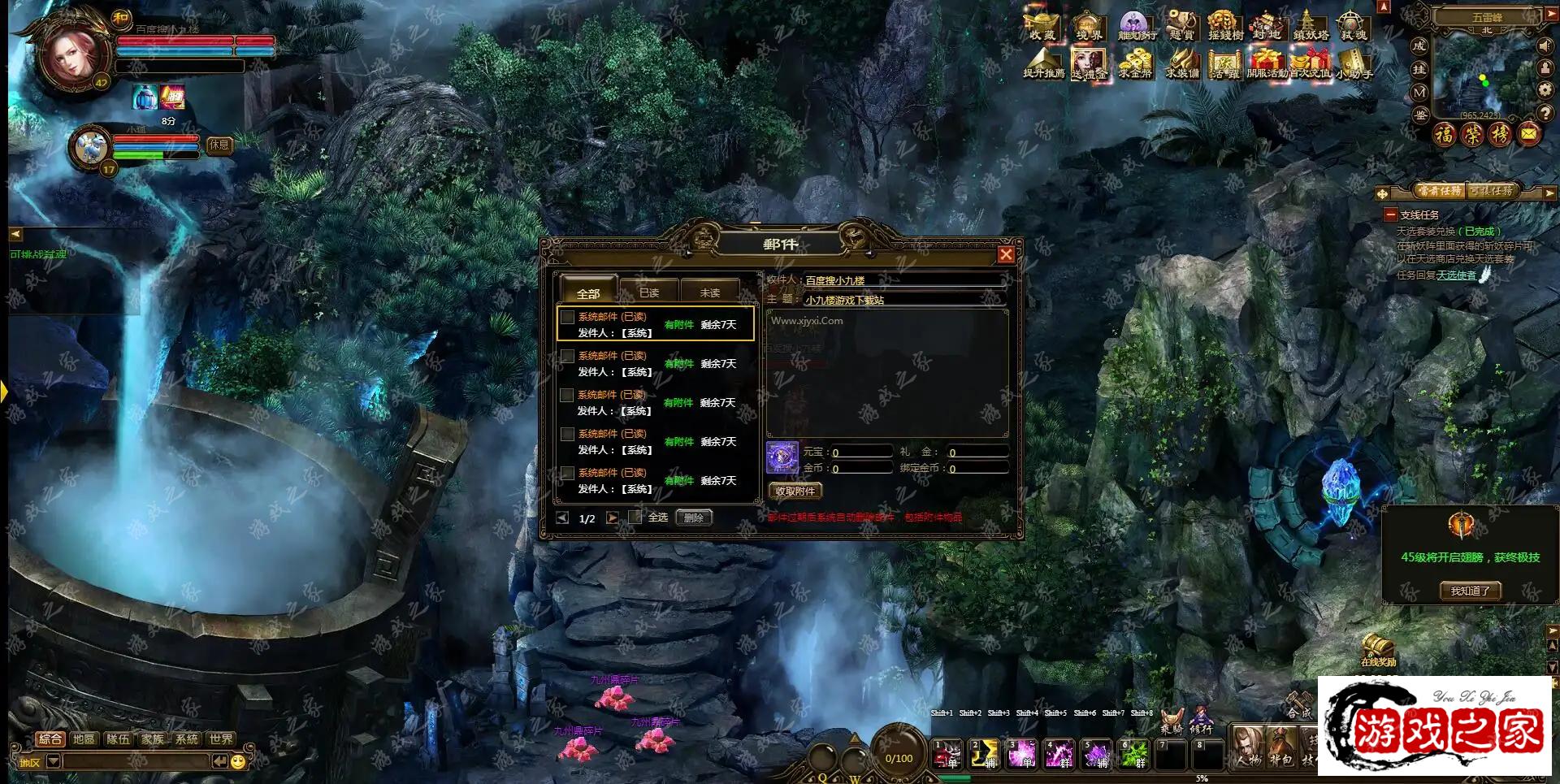Tick the 全选 select-all checkbox

635,517
